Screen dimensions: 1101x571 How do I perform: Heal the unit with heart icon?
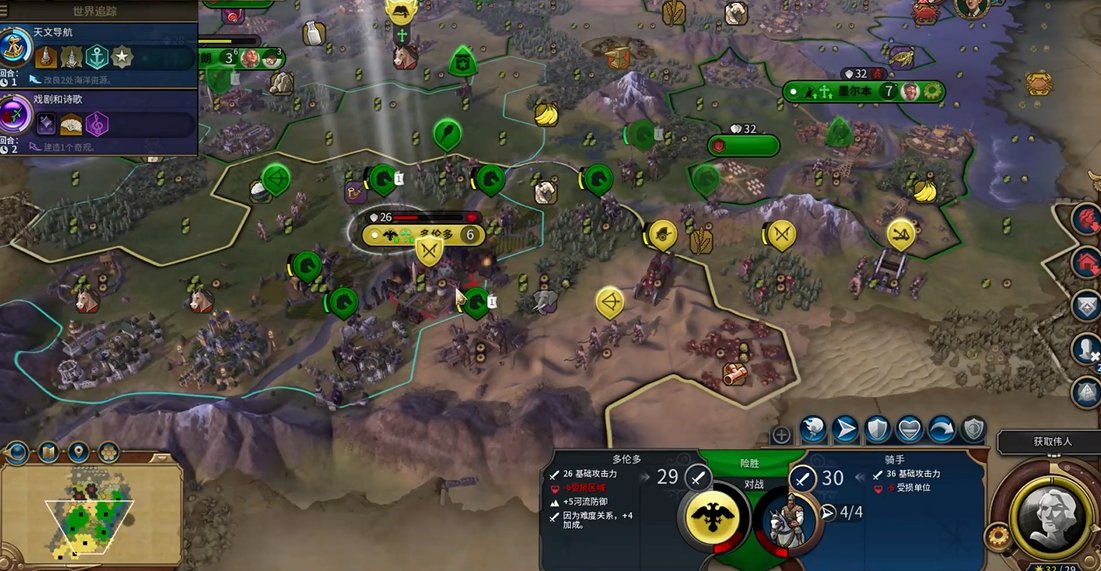pyautogui.click(x=909, y=429)
